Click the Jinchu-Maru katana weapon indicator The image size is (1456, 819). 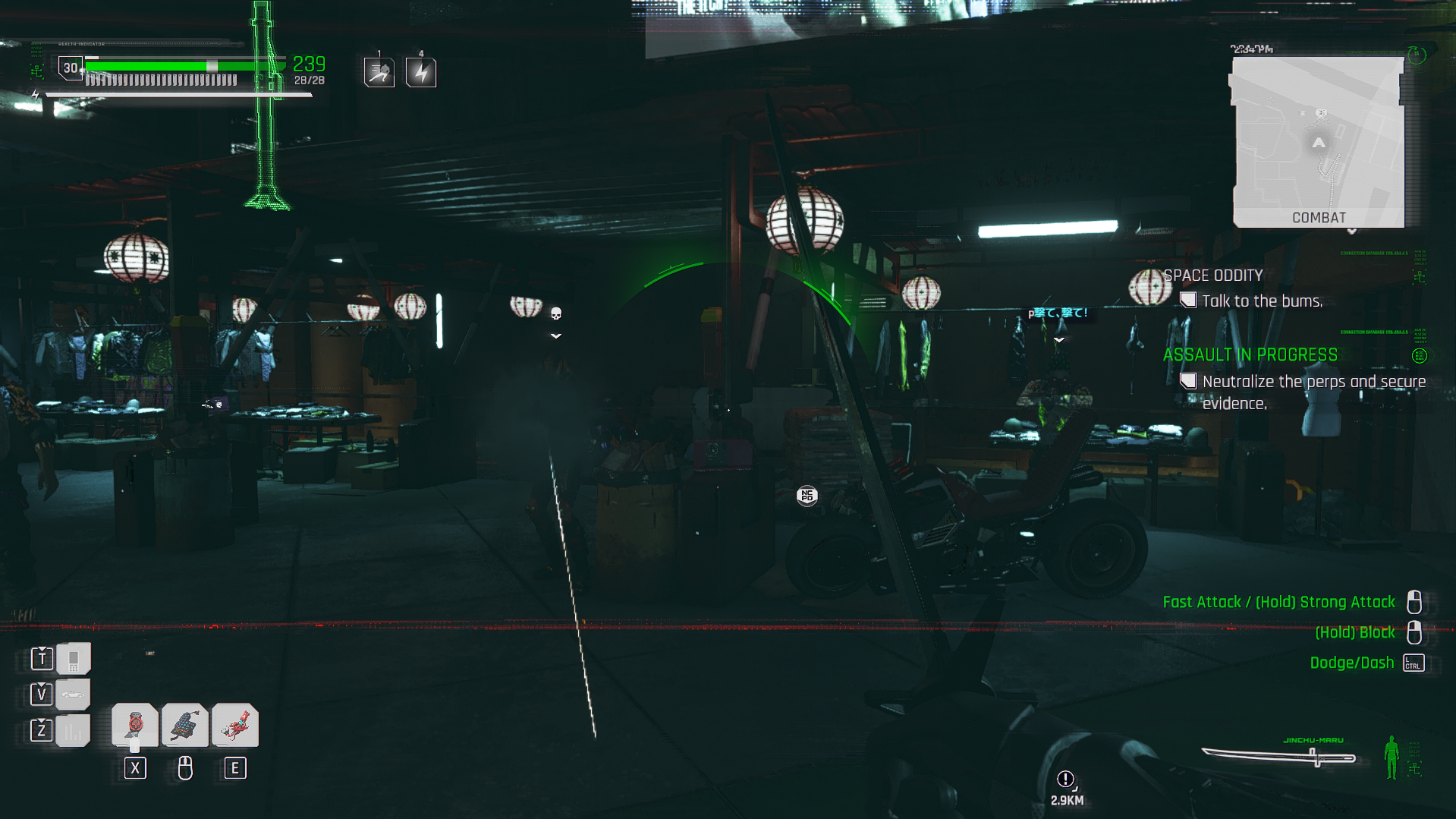[x=1278, y=756]
